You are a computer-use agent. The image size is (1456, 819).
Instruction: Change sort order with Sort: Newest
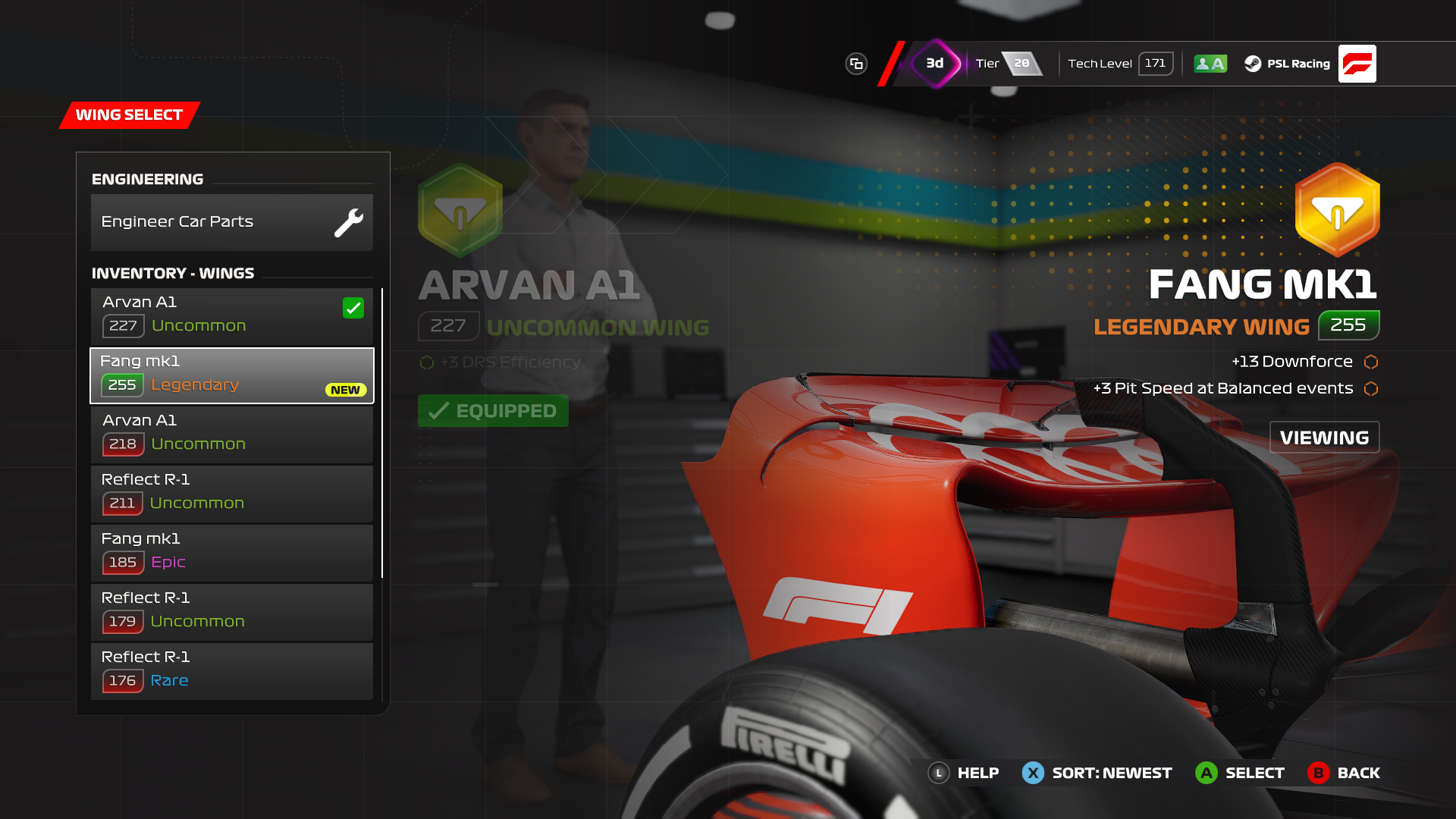[x=1097, y=773]
